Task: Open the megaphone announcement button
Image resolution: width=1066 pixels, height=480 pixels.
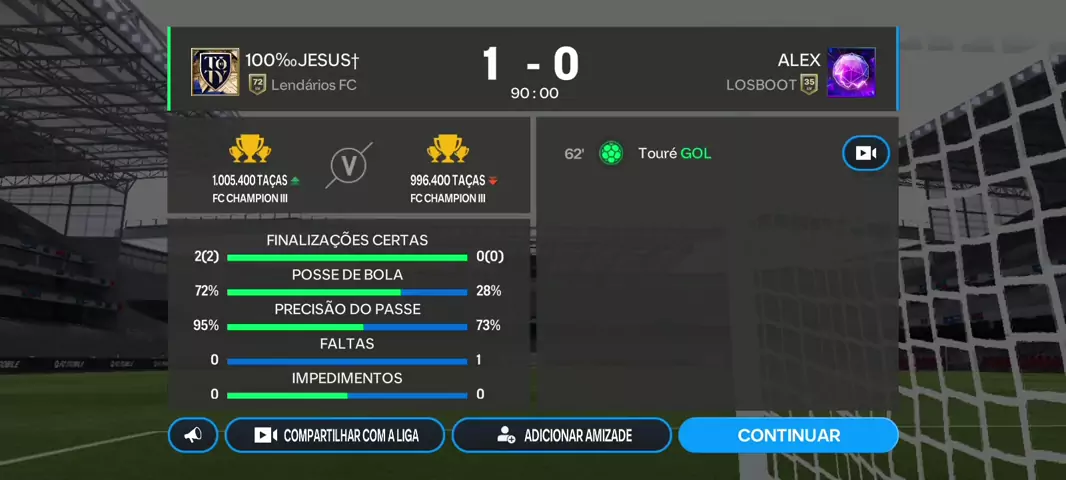Action: (193, 435)
